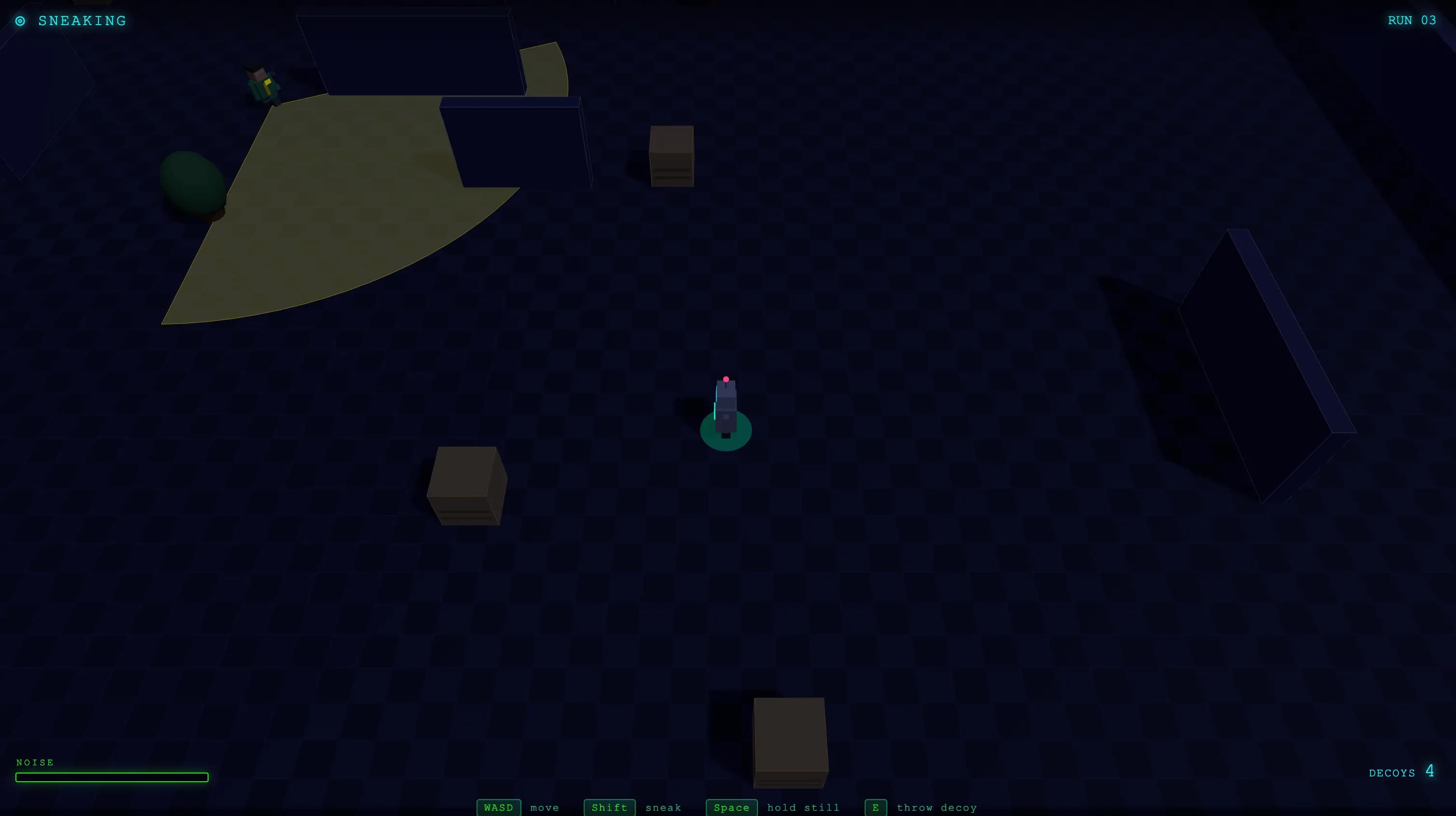
Task: Select the SNEAKING text label
Action: (x=82, y=21)
